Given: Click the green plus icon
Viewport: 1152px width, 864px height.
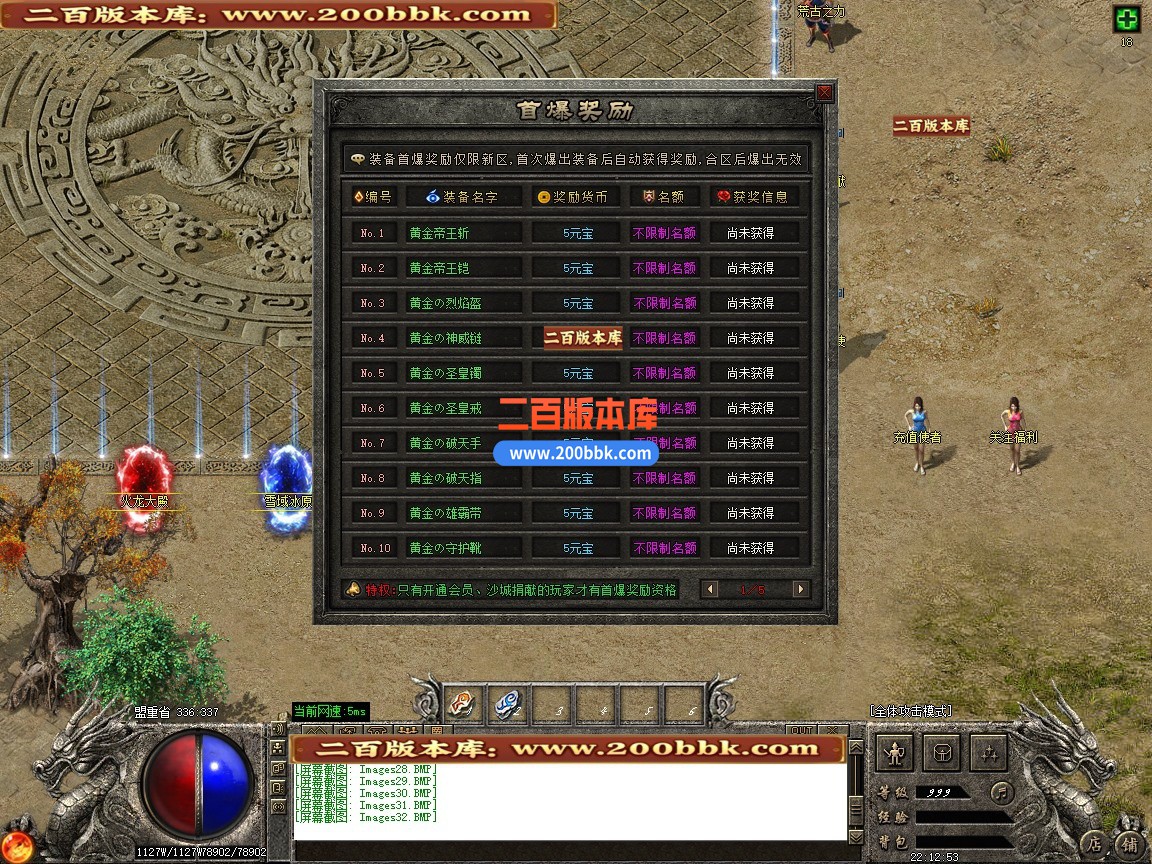Looking at the screenshot, I should coord(1127,19).
